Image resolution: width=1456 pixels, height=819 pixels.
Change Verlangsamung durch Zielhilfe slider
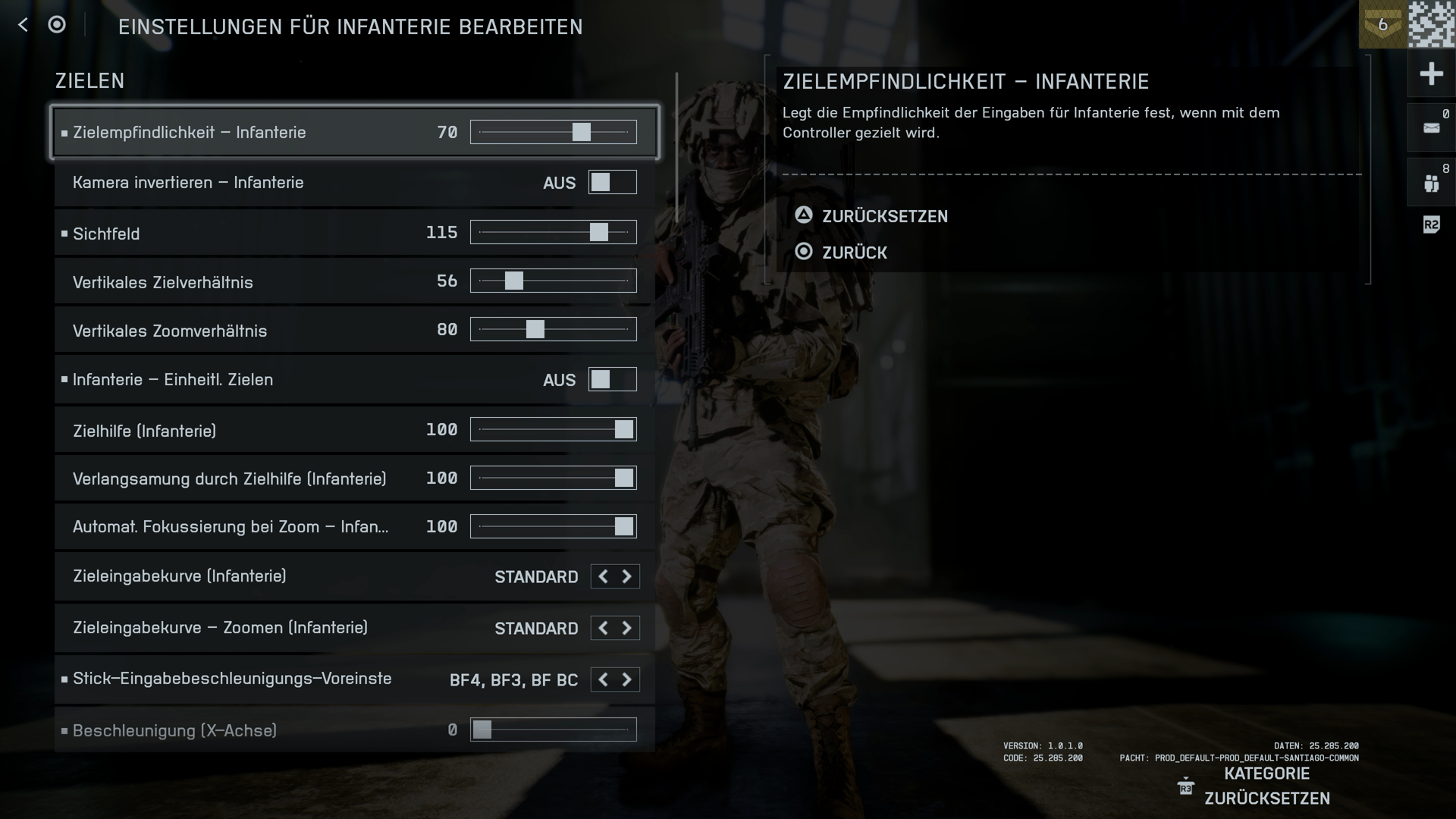tap(623, 478)
